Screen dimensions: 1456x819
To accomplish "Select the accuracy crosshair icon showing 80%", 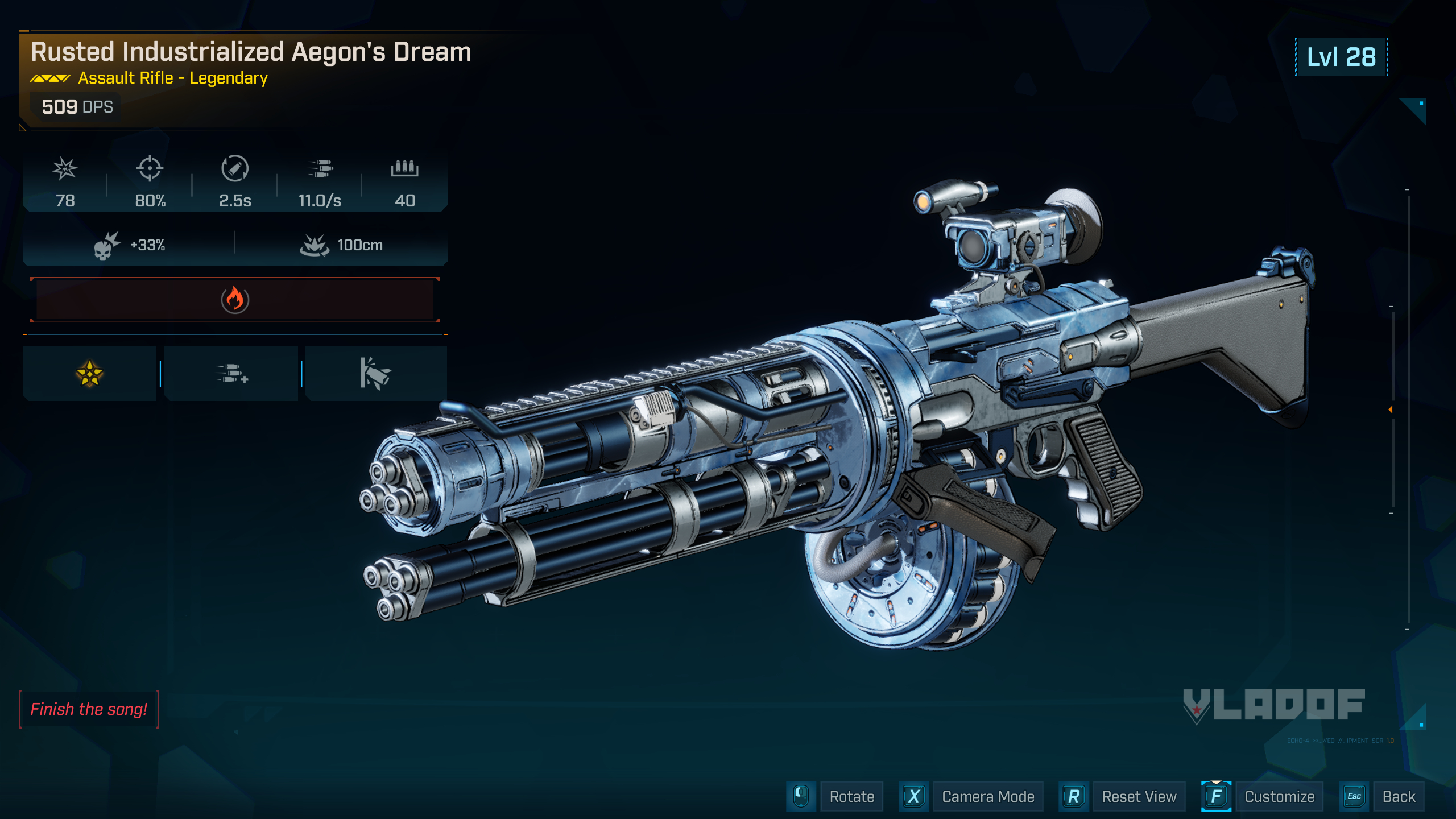I will (149, 169).
